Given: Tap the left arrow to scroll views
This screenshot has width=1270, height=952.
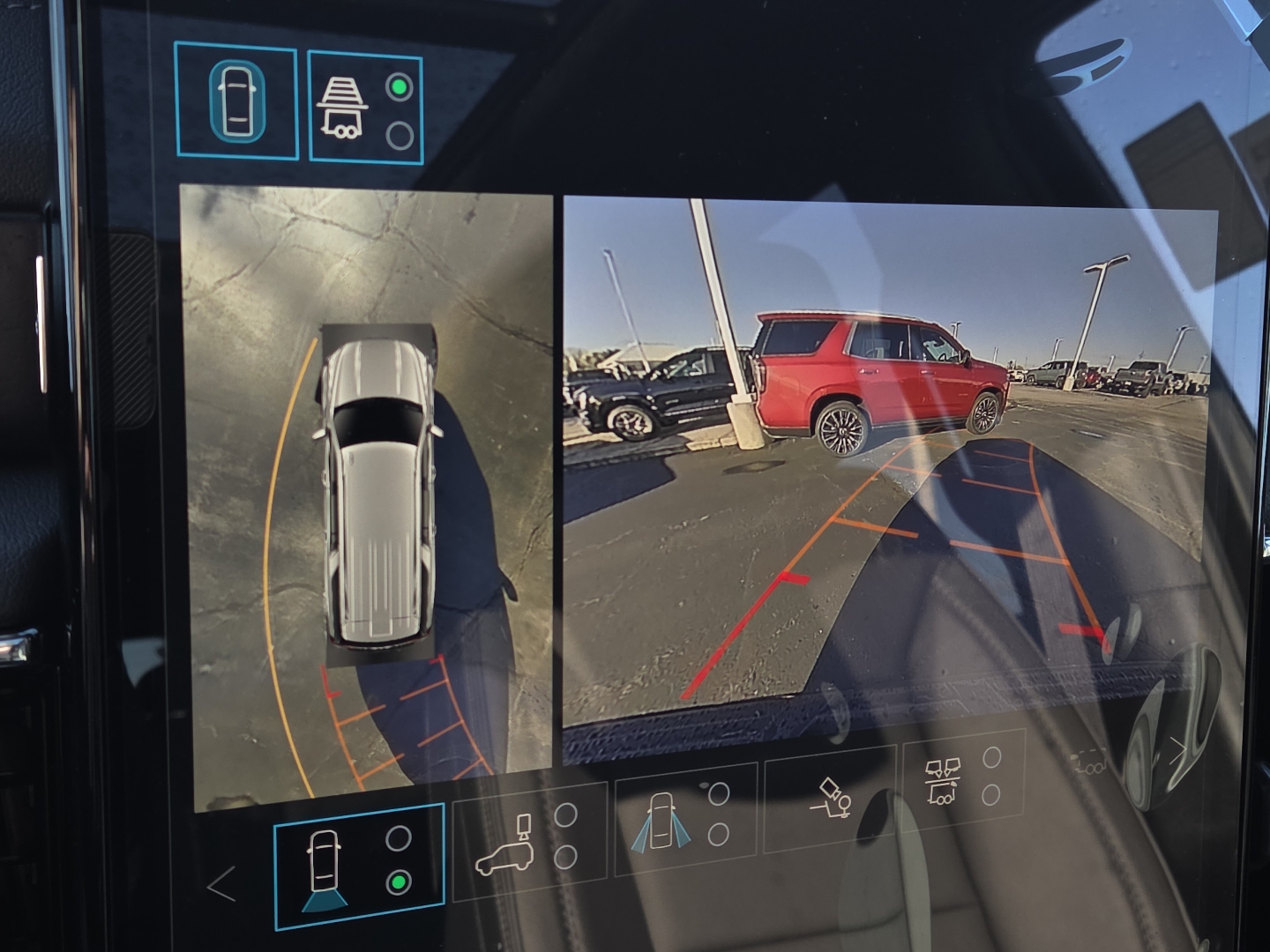Looking at the screenshot, I should click(x=221, y=883).
